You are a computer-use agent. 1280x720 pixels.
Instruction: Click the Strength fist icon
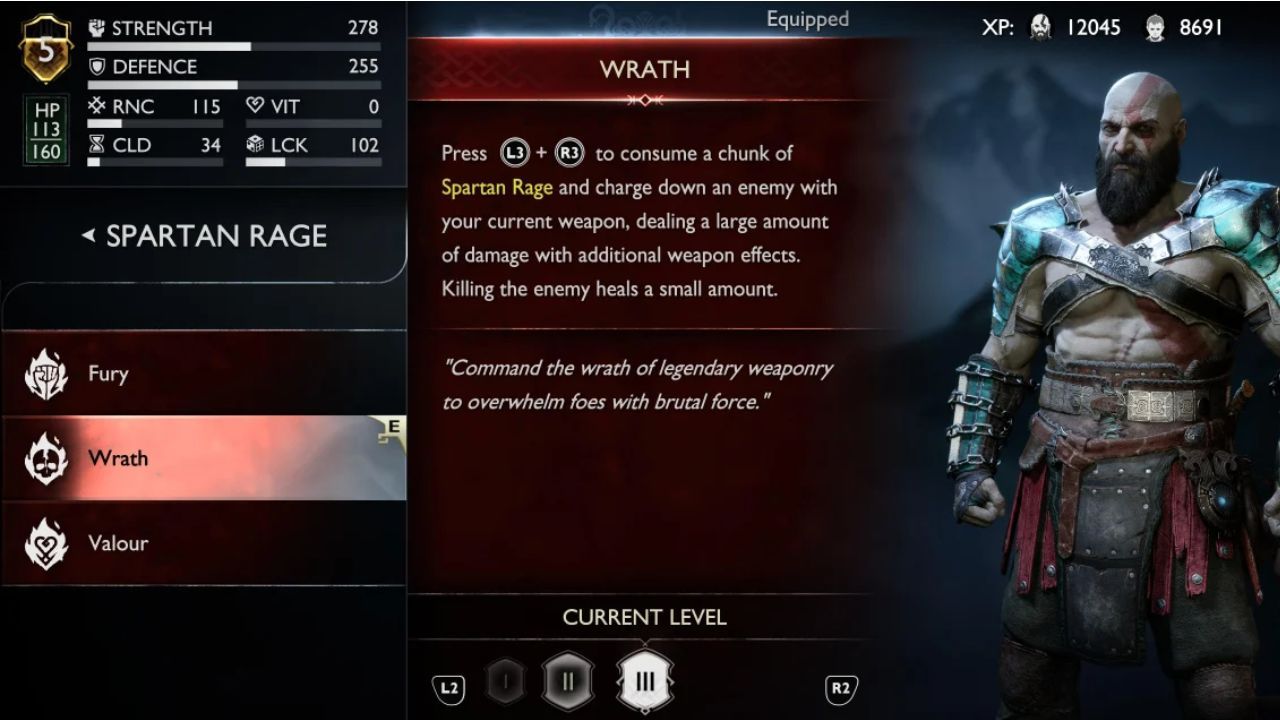click(x=96, y=27)
